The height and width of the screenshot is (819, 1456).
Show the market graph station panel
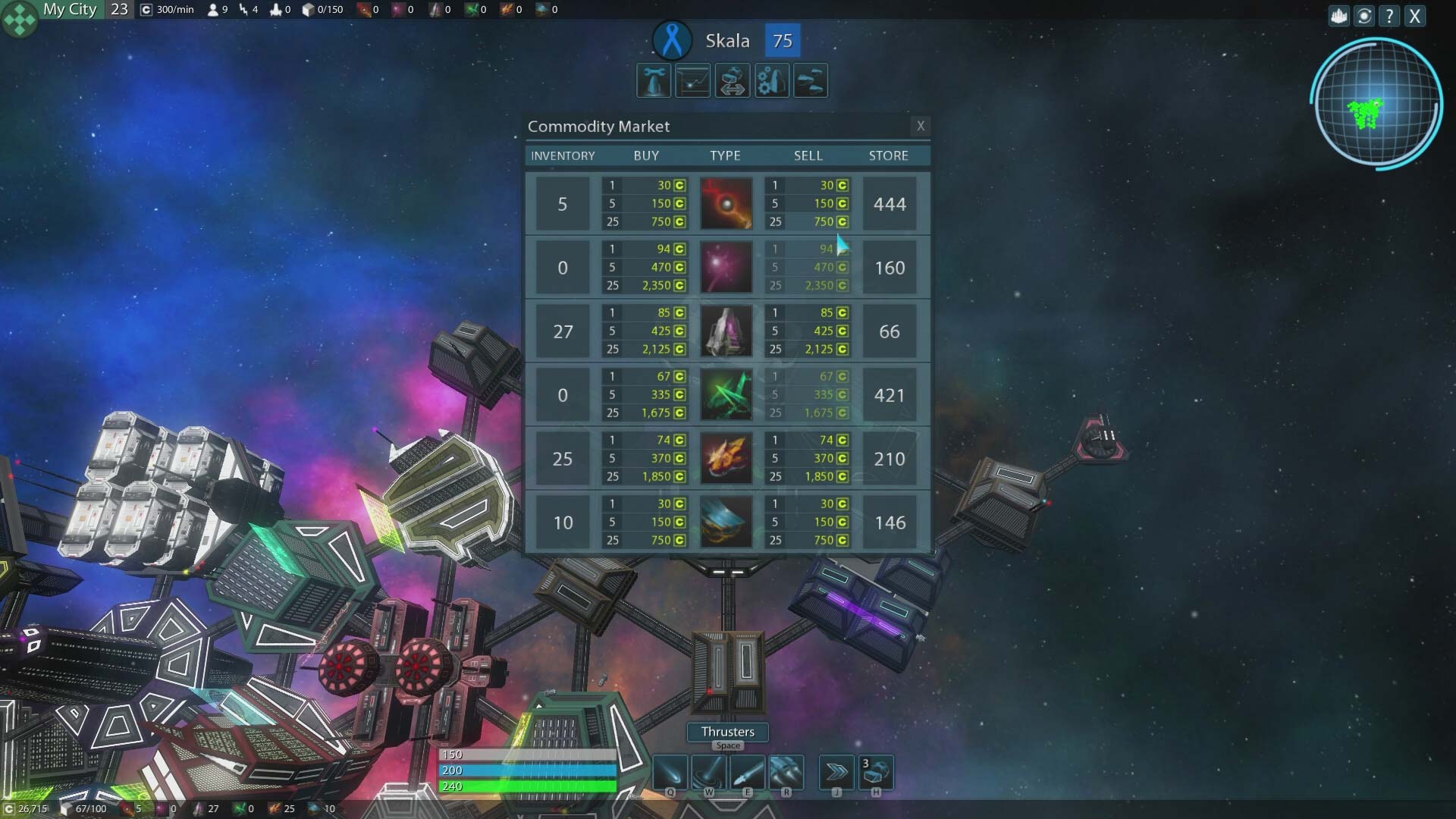693,80
